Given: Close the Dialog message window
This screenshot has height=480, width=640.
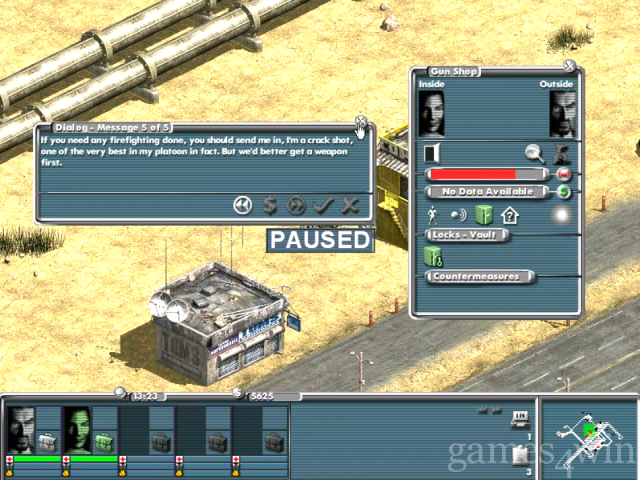Looking at the screenshot, I should tap(360, 122).
